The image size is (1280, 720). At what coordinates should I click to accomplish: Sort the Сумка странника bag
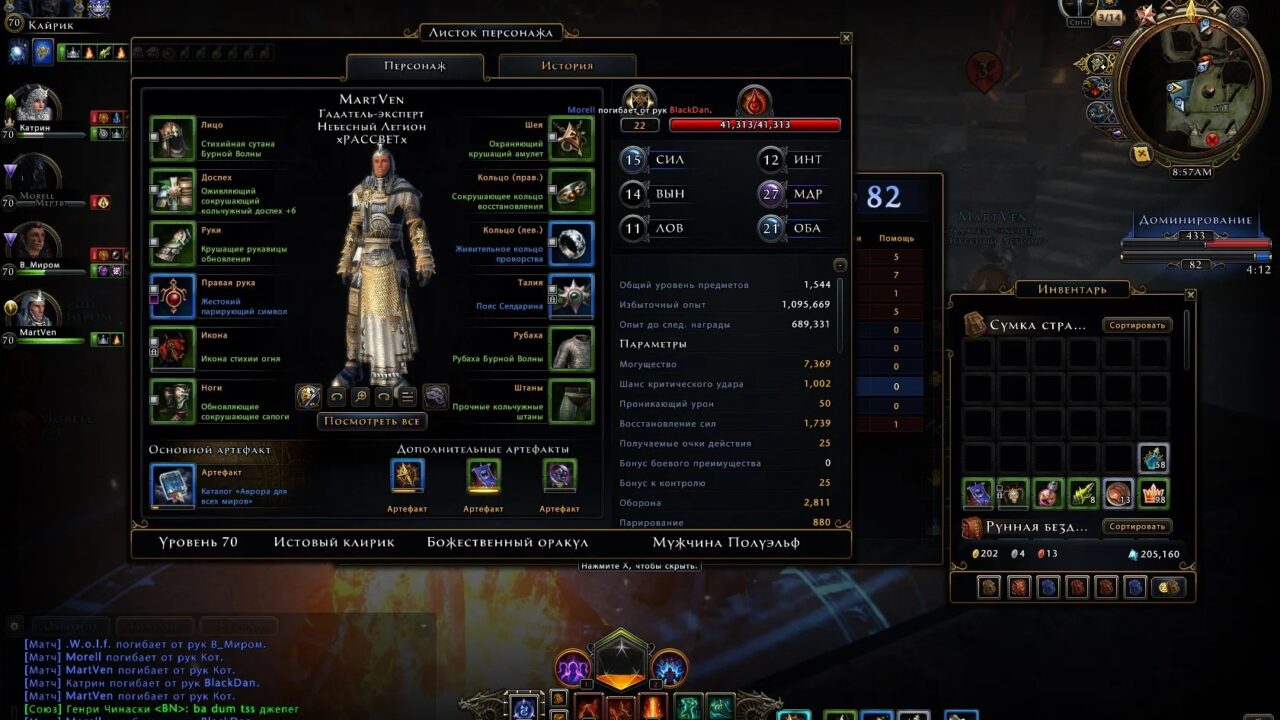pyautogui.click(x=1138, y=325)
